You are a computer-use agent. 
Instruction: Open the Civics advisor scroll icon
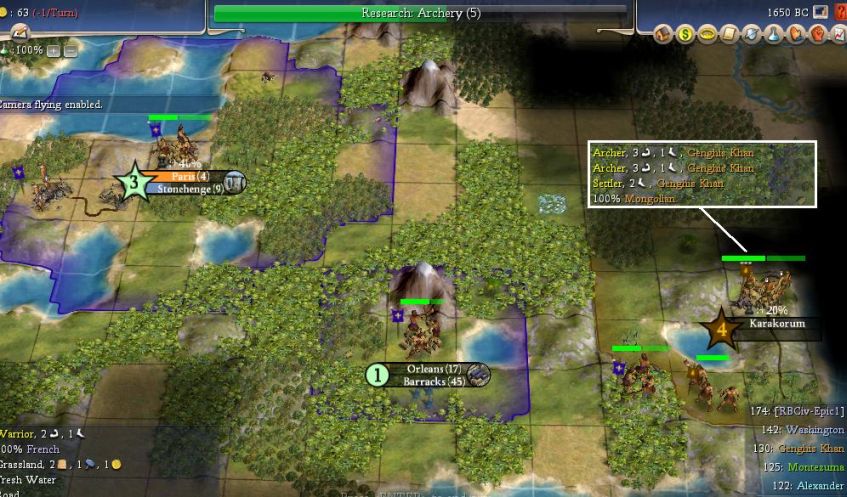[728, 35]
